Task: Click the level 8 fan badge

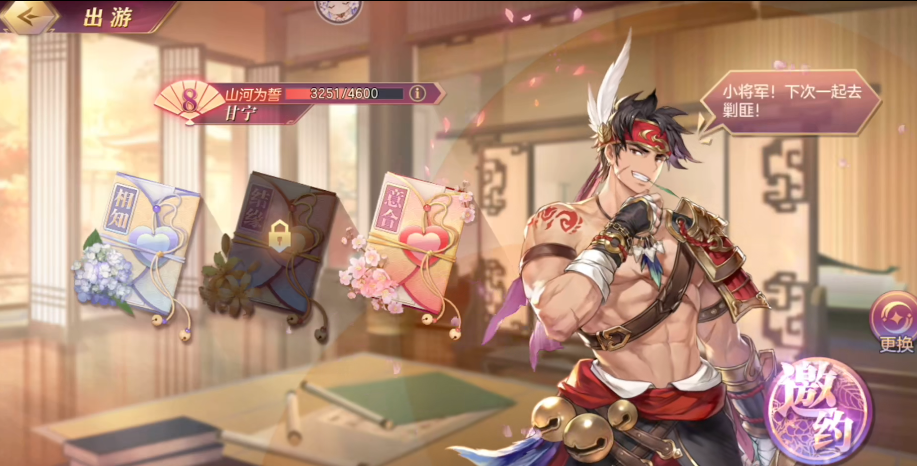Action: point(187,101)
